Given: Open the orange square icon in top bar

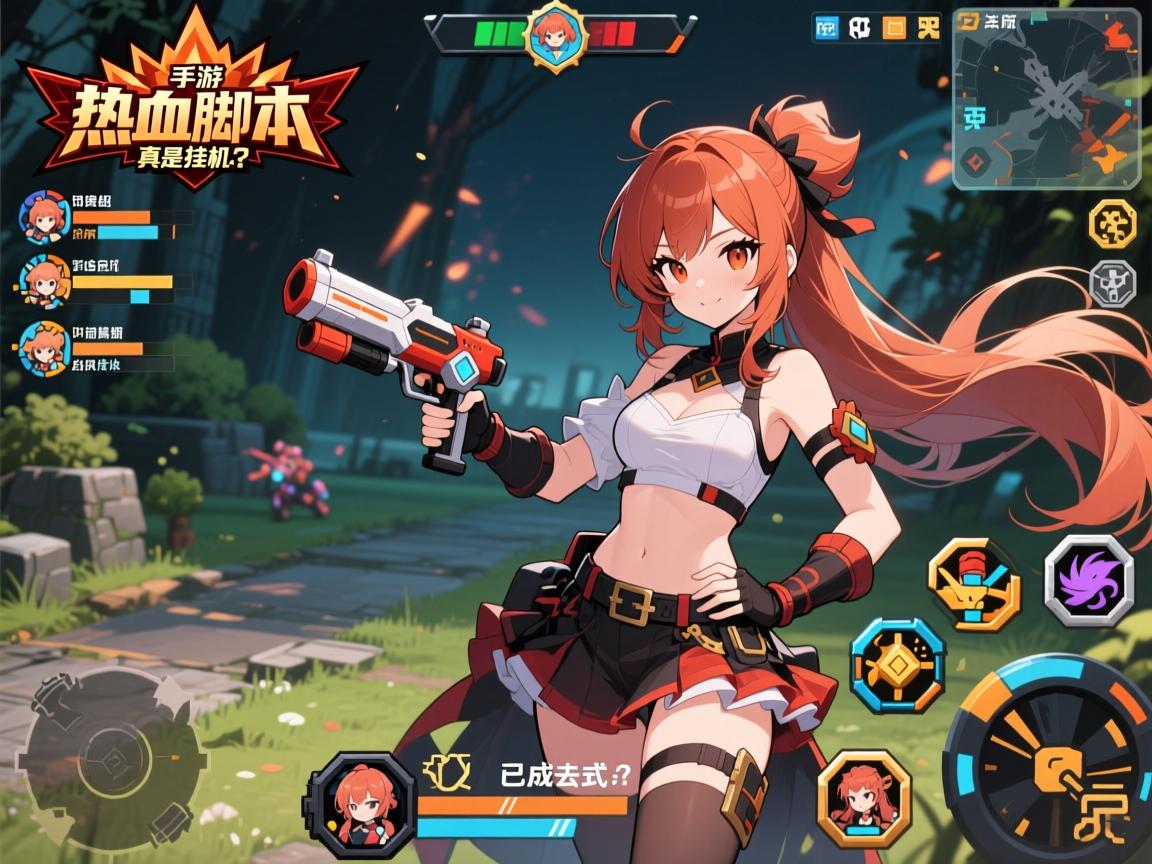Looking at the screenshot, I should (894, 28).
